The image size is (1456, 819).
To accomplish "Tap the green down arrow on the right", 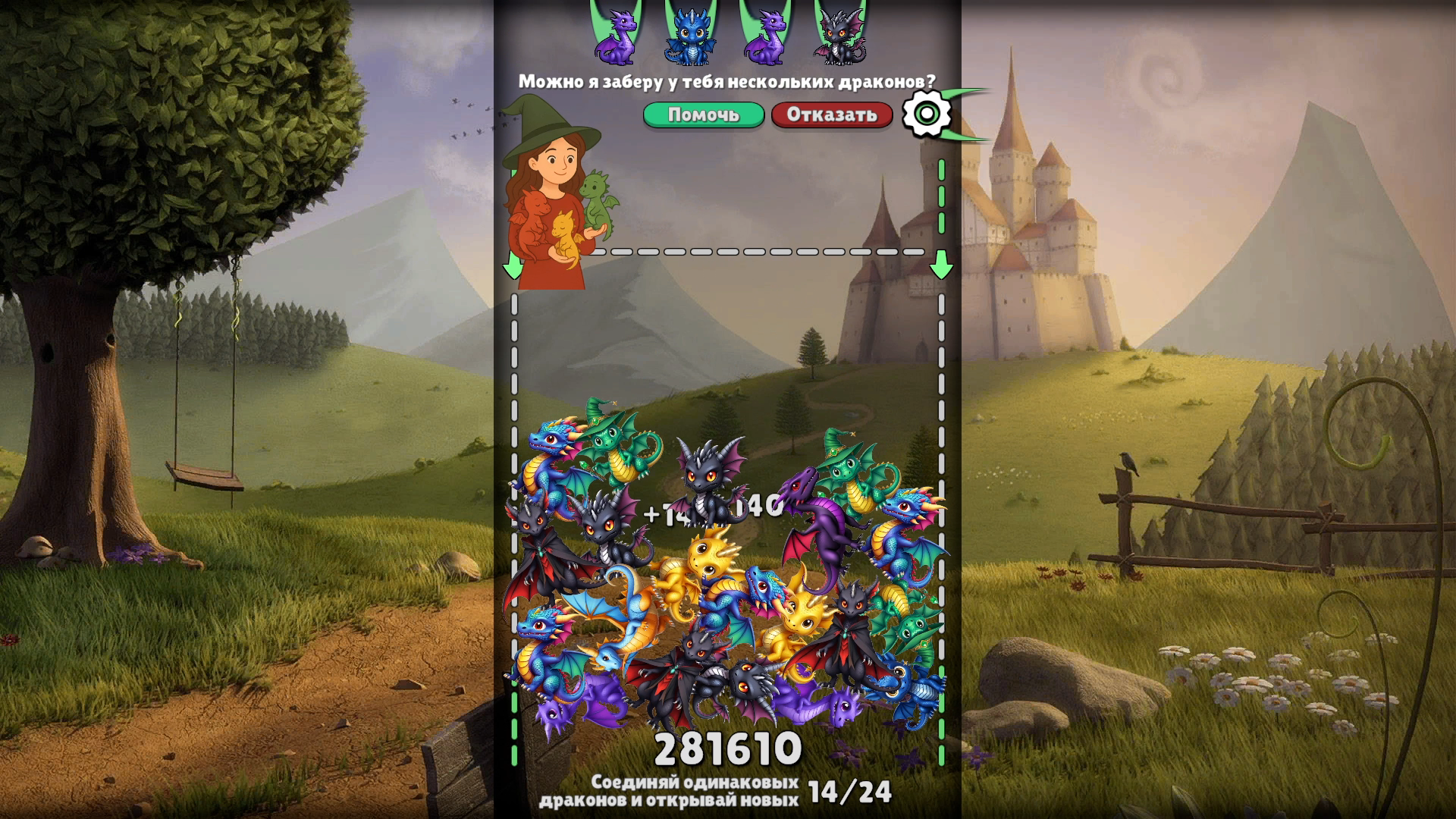I will 943,265.
